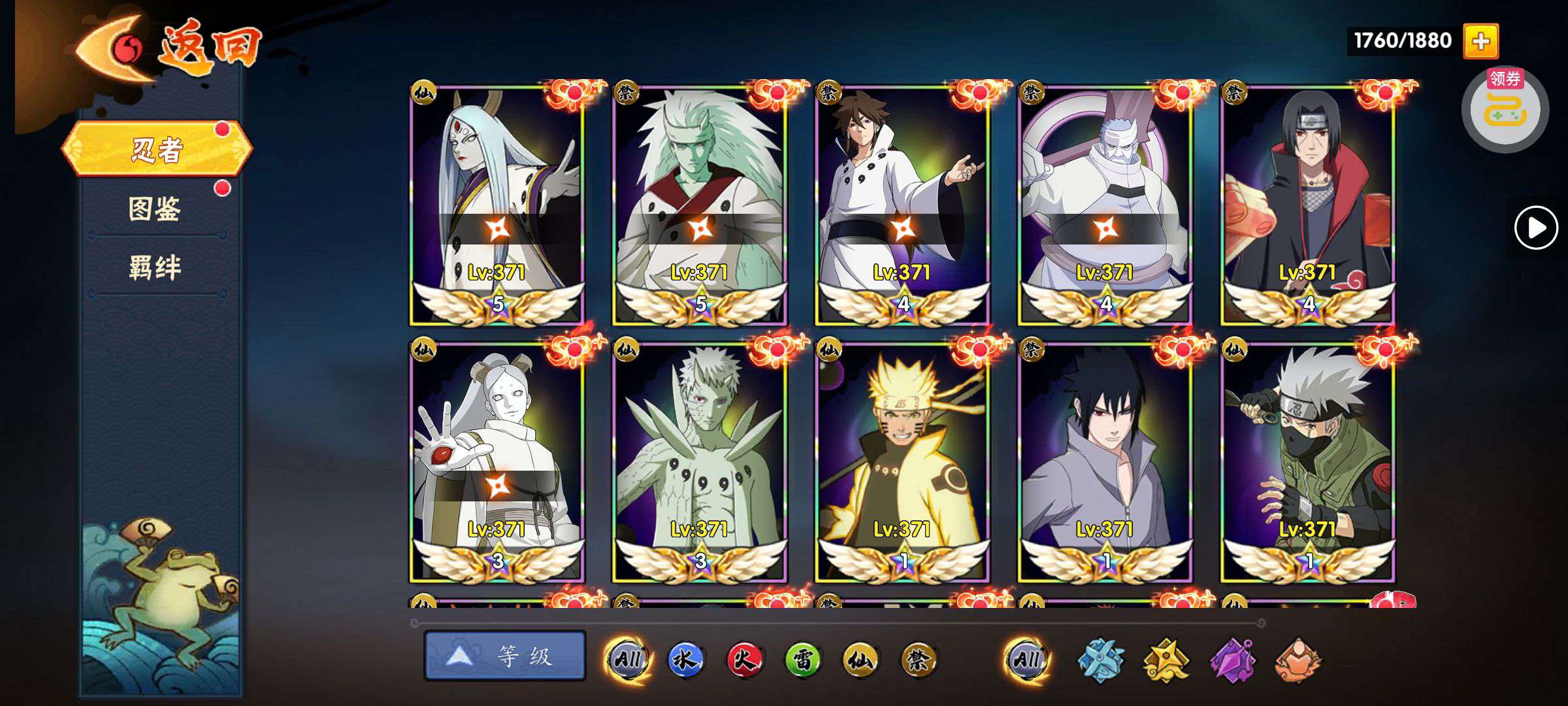Image resolution: width=1568 pixels, height=706 pixels.
Task: Show only 雷 lightning ninjas
Action: coord(802,660)
